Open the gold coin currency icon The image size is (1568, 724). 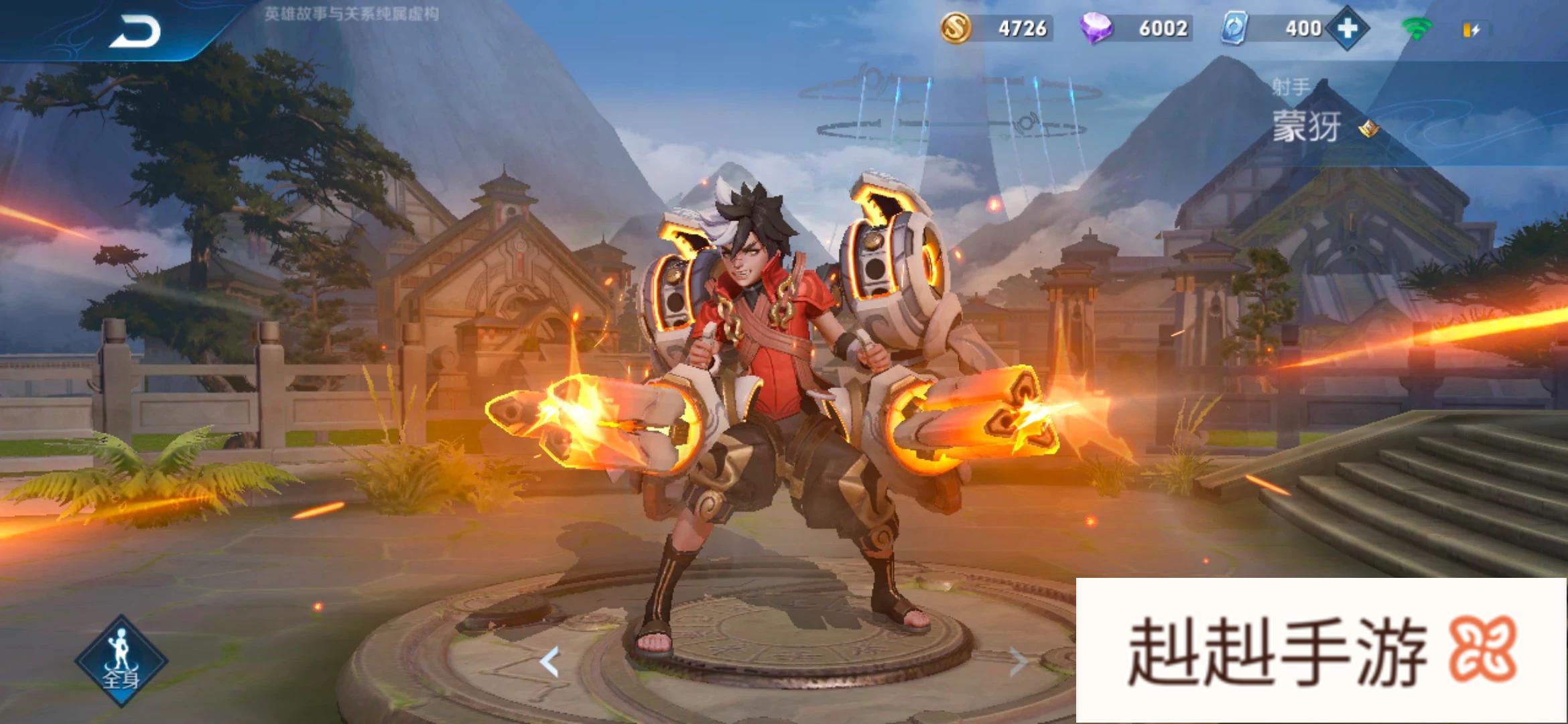click(x=956, y=29)
